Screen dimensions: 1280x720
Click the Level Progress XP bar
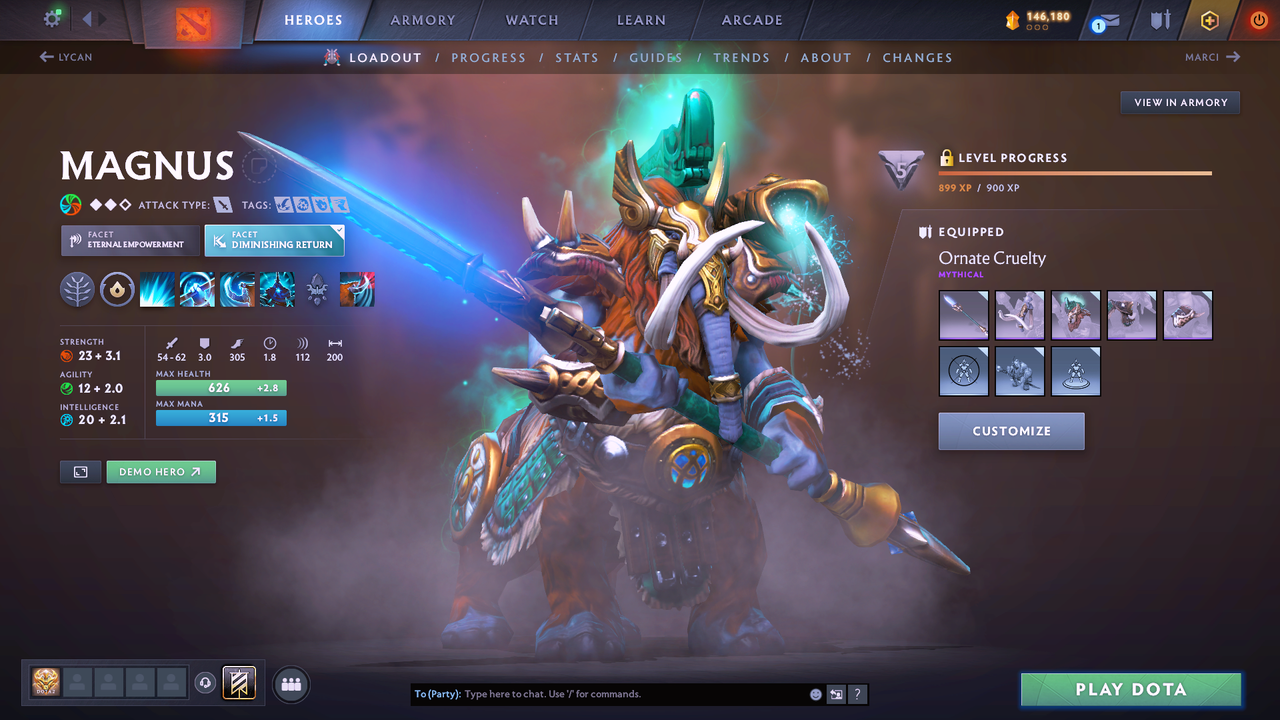[1075, 171]
